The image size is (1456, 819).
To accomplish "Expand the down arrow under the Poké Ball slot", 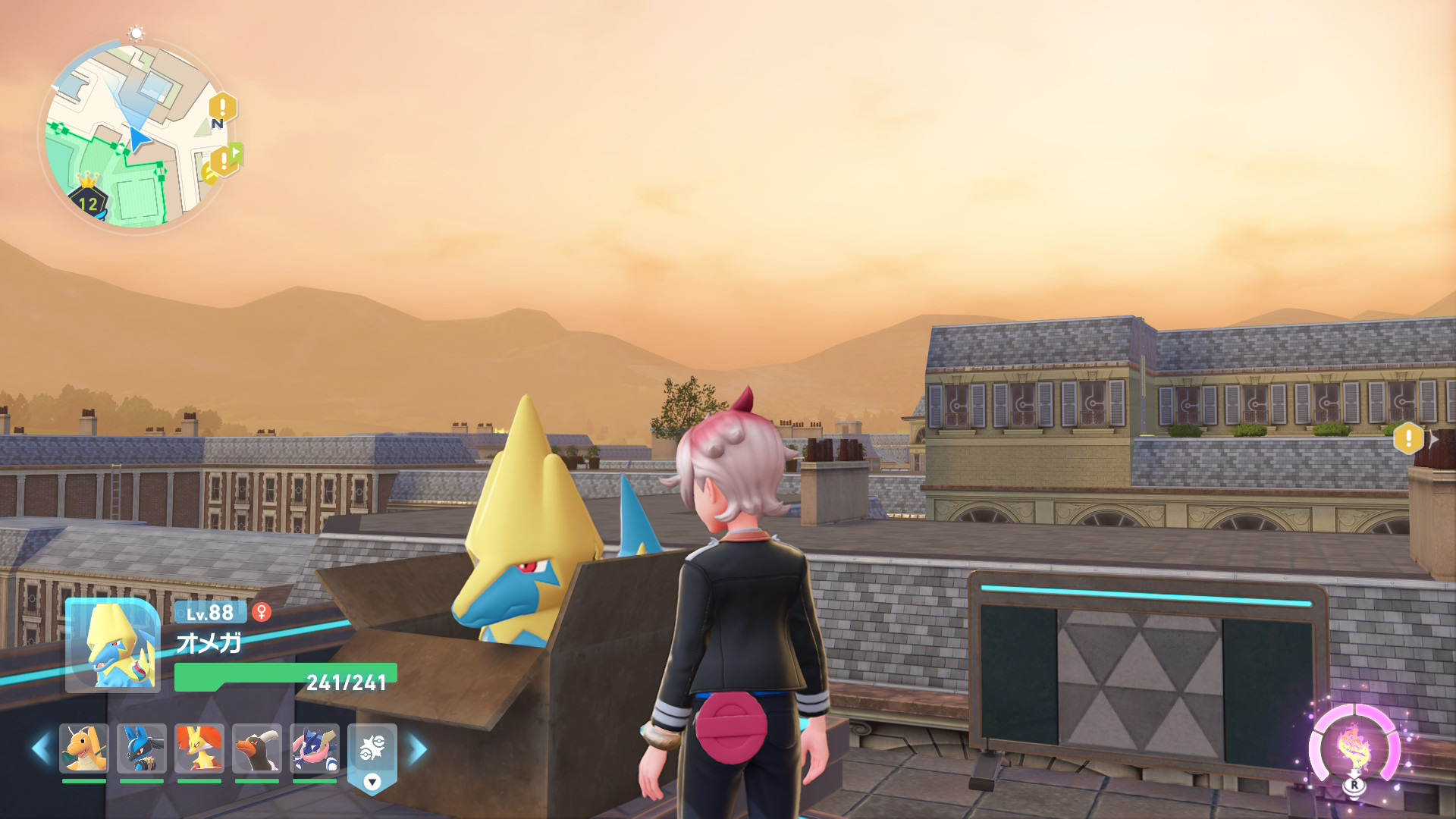I will 372,782.
